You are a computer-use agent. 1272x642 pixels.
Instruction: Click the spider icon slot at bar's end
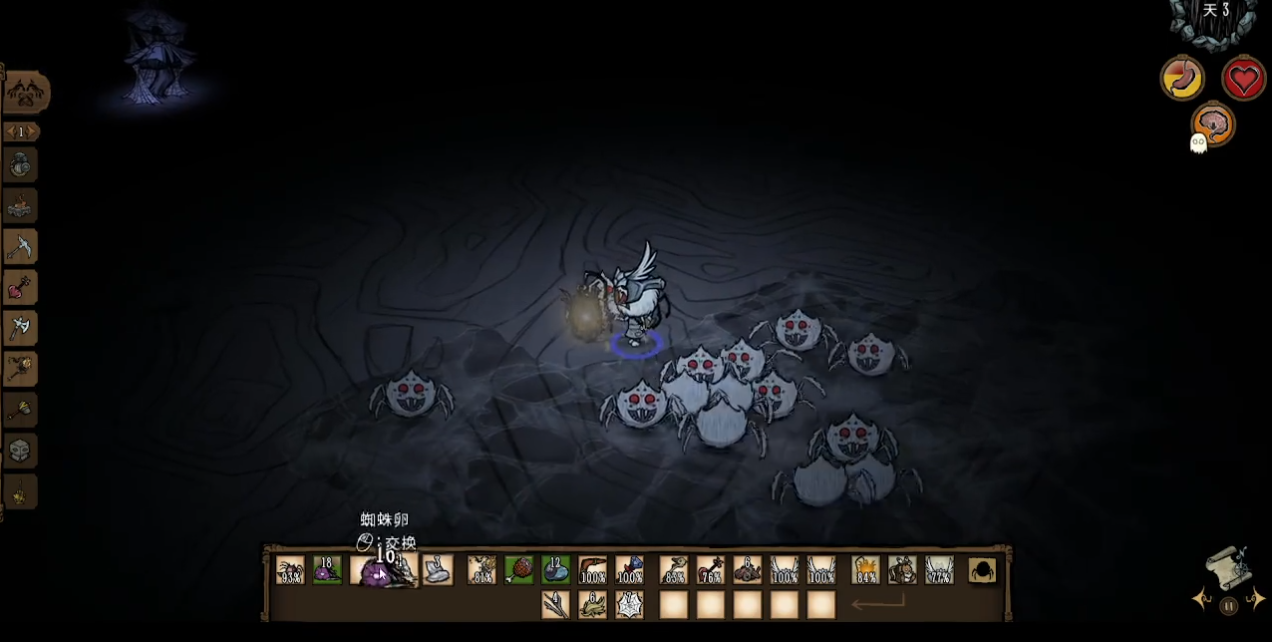point(982,570)
